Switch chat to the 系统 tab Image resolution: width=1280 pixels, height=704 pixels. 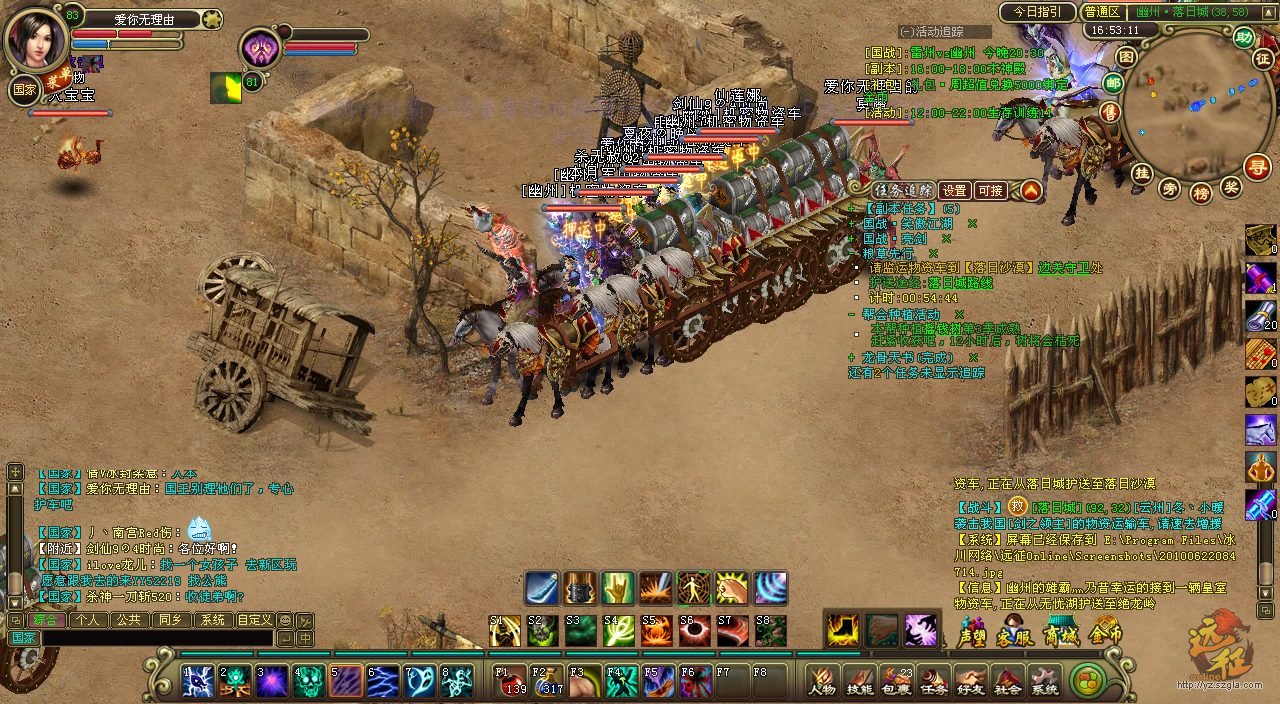(212, 620)
